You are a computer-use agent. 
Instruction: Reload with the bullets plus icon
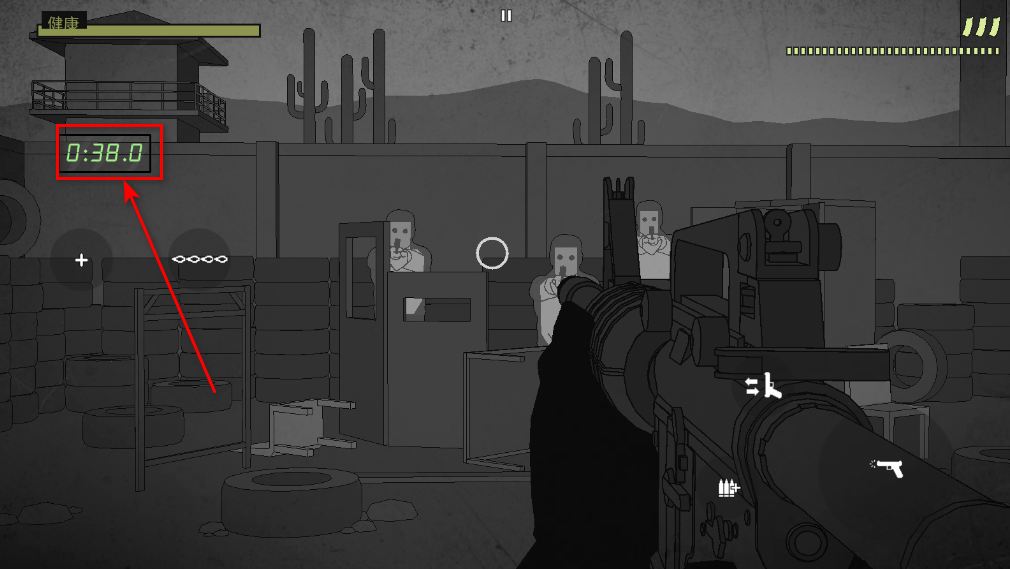coord(729,487)
